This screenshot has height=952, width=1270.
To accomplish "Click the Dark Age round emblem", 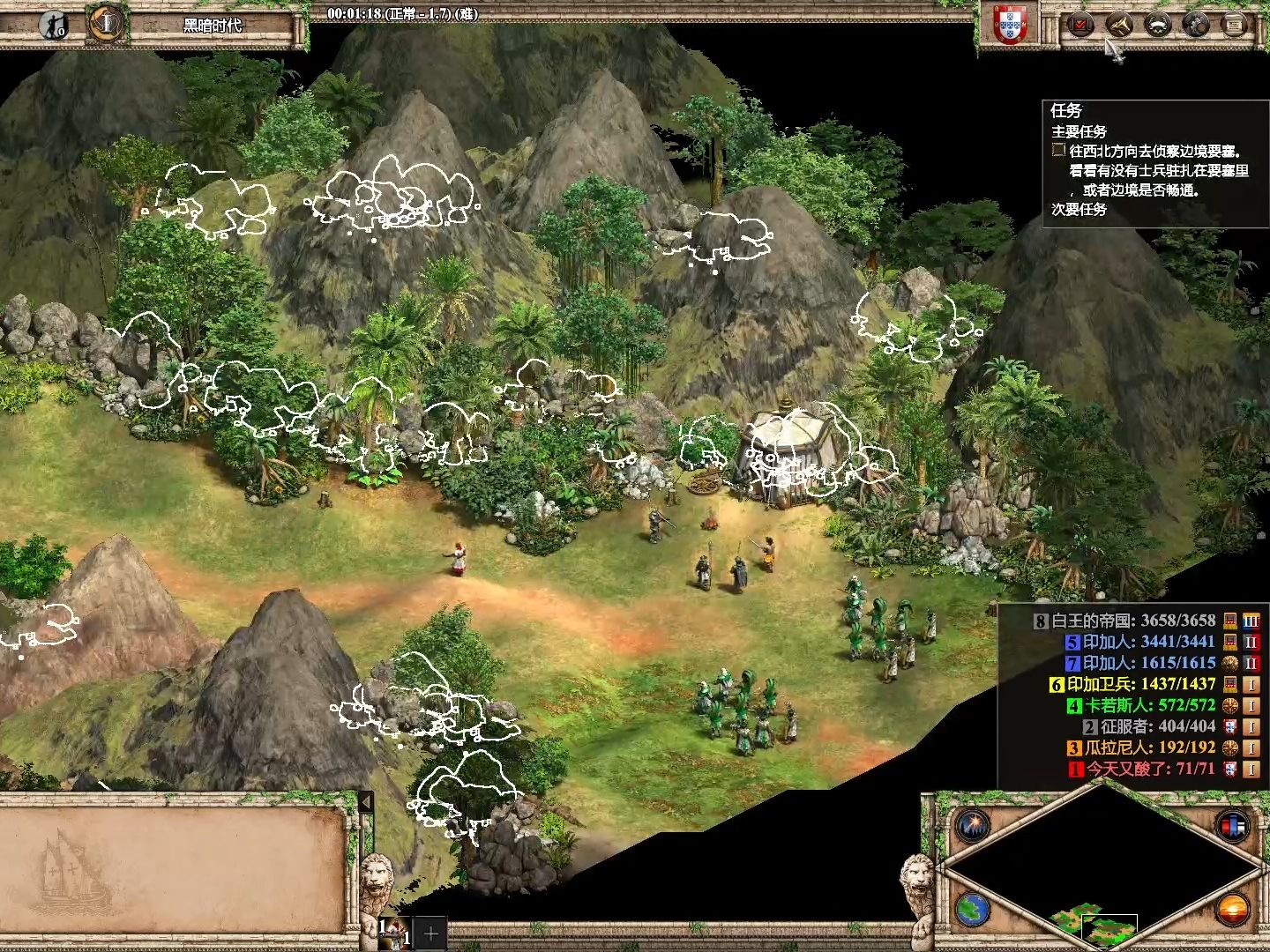I will click(106, 23).
